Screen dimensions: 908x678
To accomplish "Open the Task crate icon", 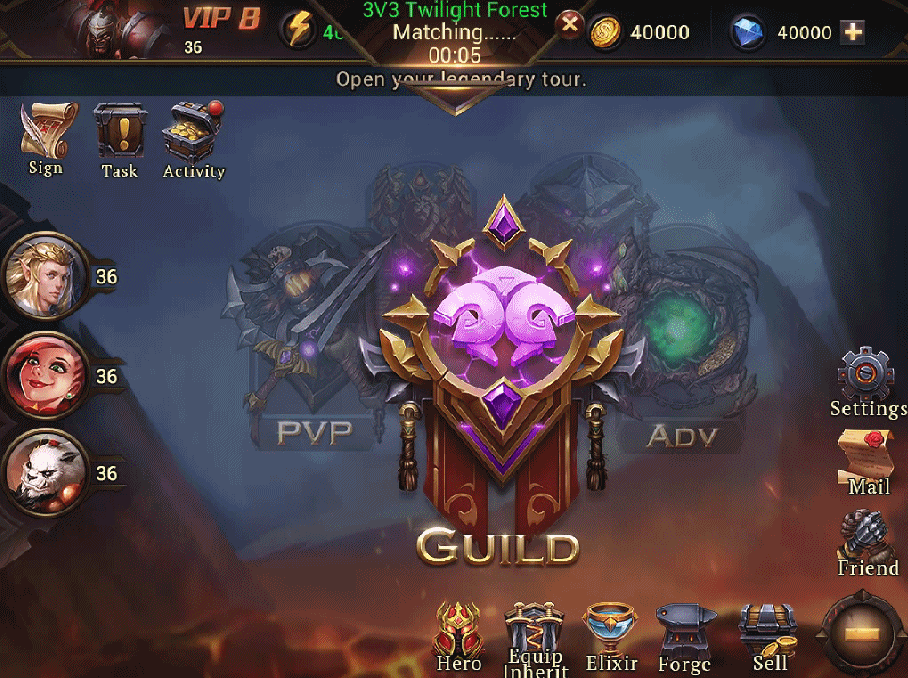I will coord(120,137).
